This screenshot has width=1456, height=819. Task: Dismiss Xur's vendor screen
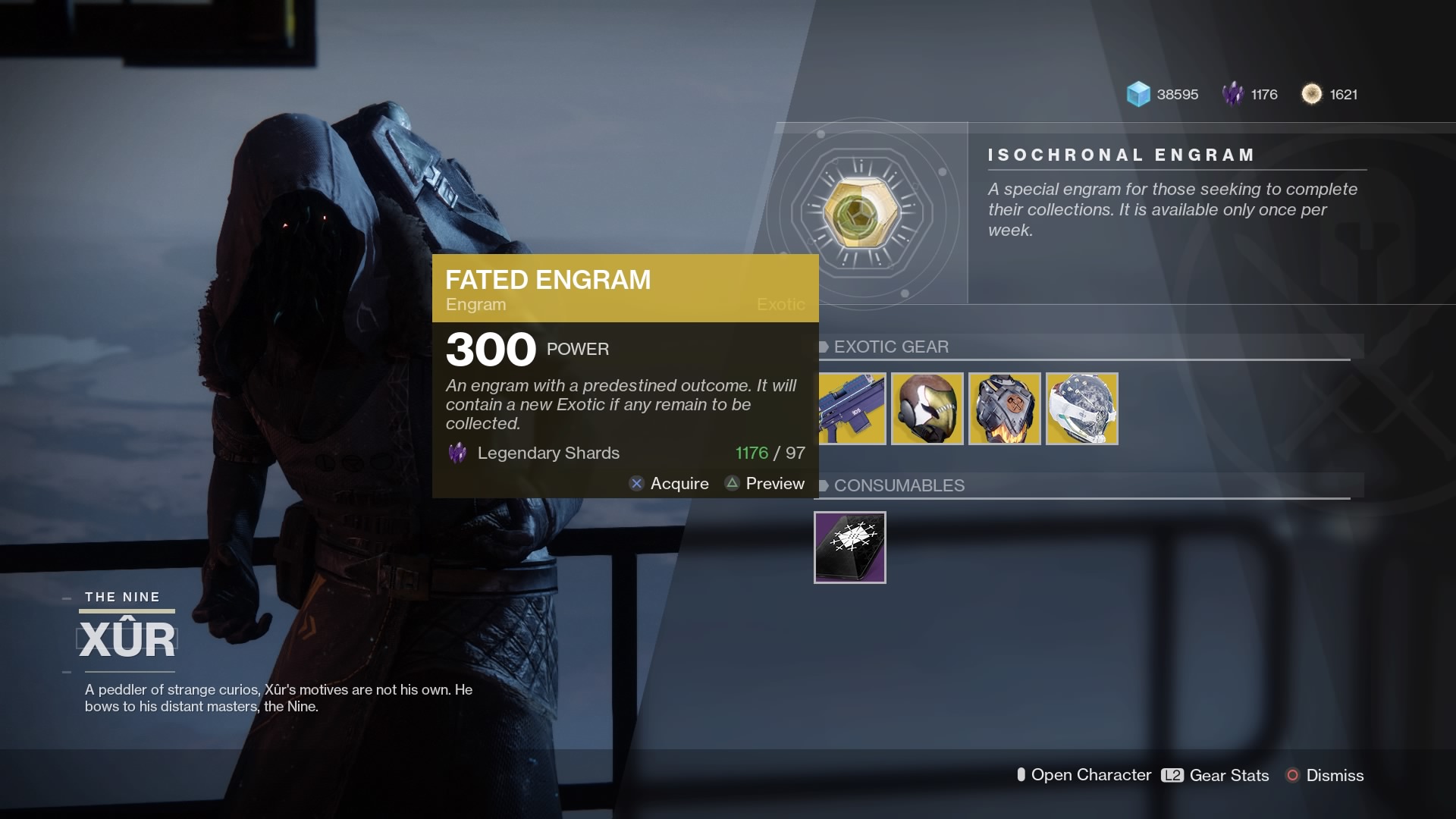pos(1335,775)
